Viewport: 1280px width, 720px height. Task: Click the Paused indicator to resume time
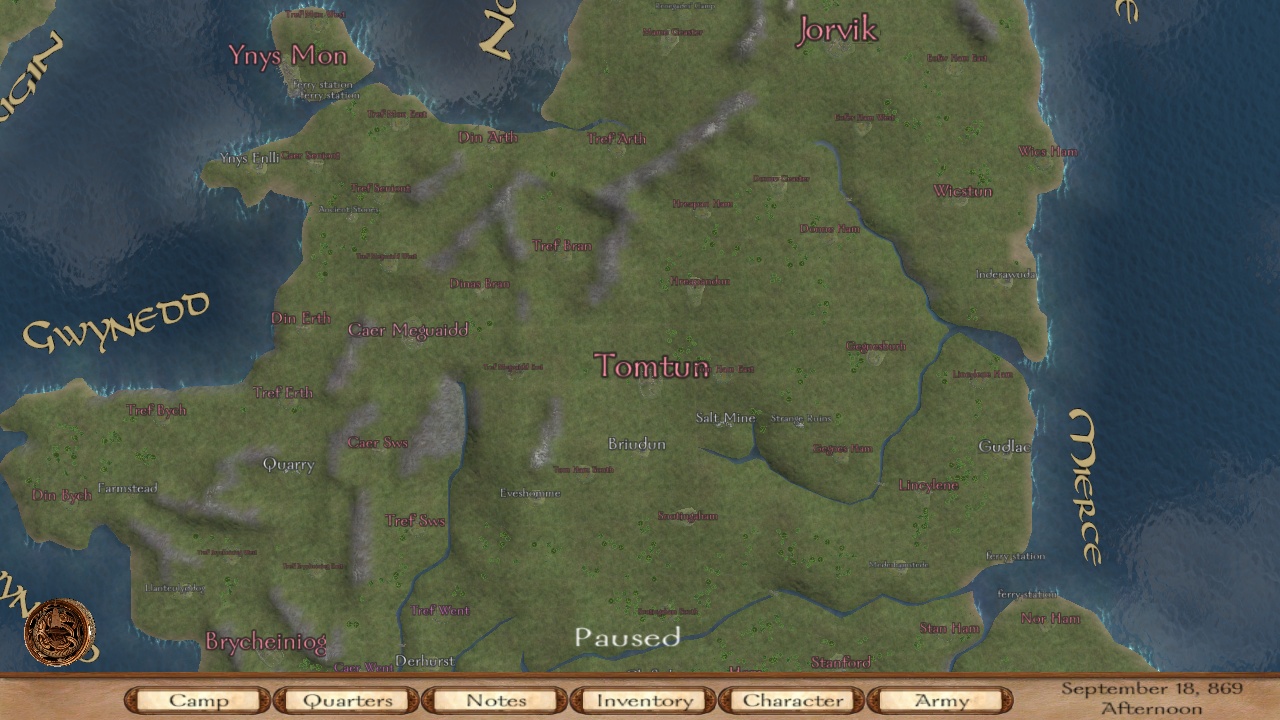(x=629, y=637)
